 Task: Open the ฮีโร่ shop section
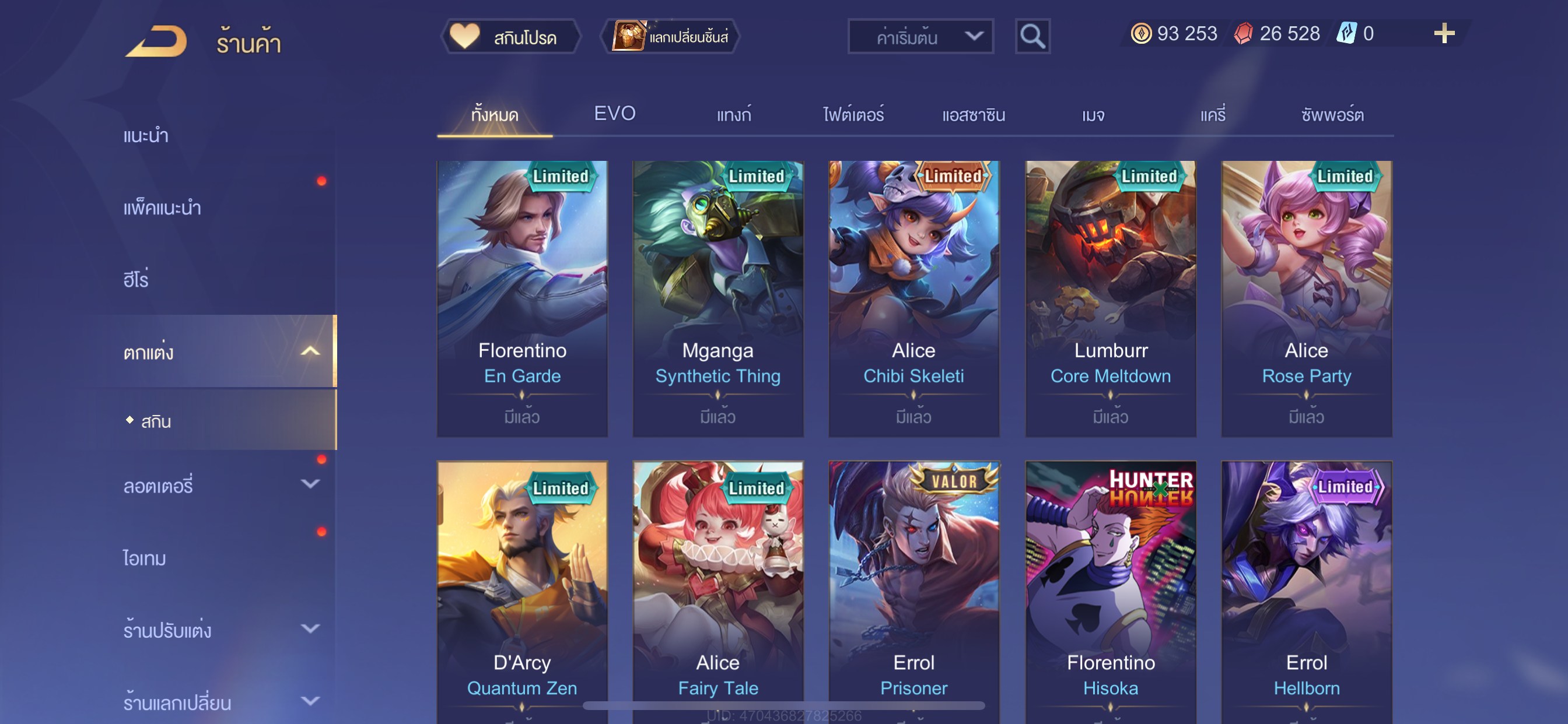point(136,280)
